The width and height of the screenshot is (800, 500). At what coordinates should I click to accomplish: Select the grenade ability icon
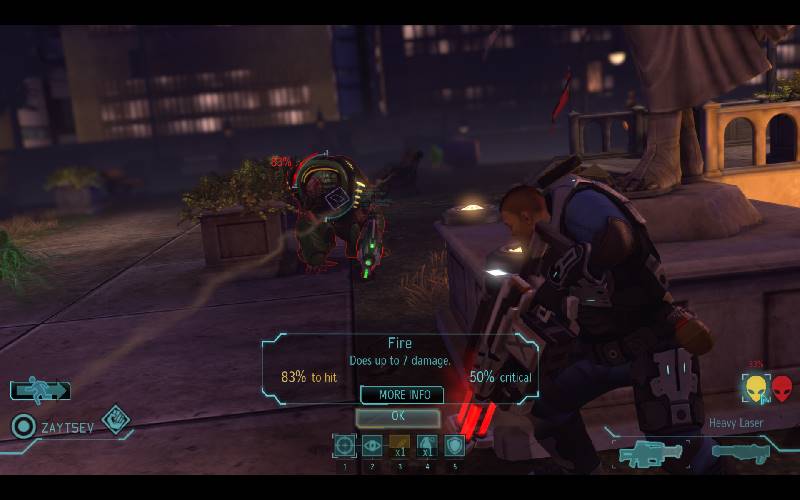pyautogui.click(x=426, y=446)
